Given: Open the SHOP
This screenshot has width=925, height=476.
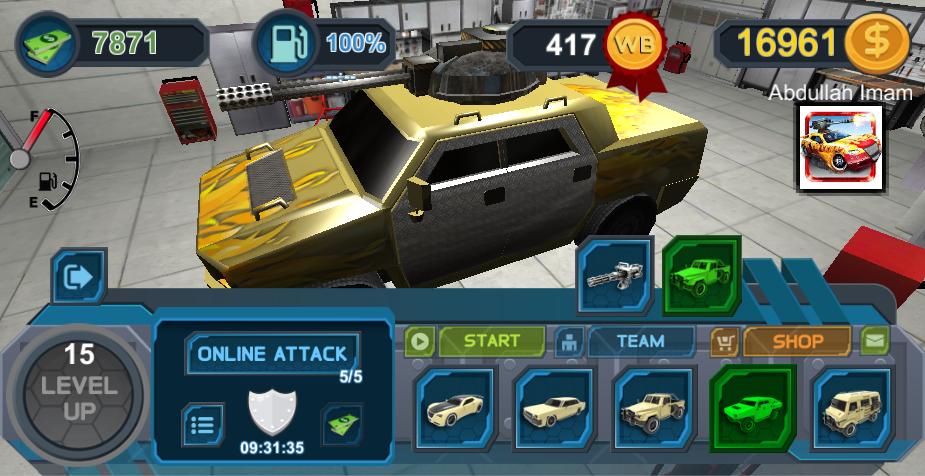Looking at the screenshot, I should 796,341.
